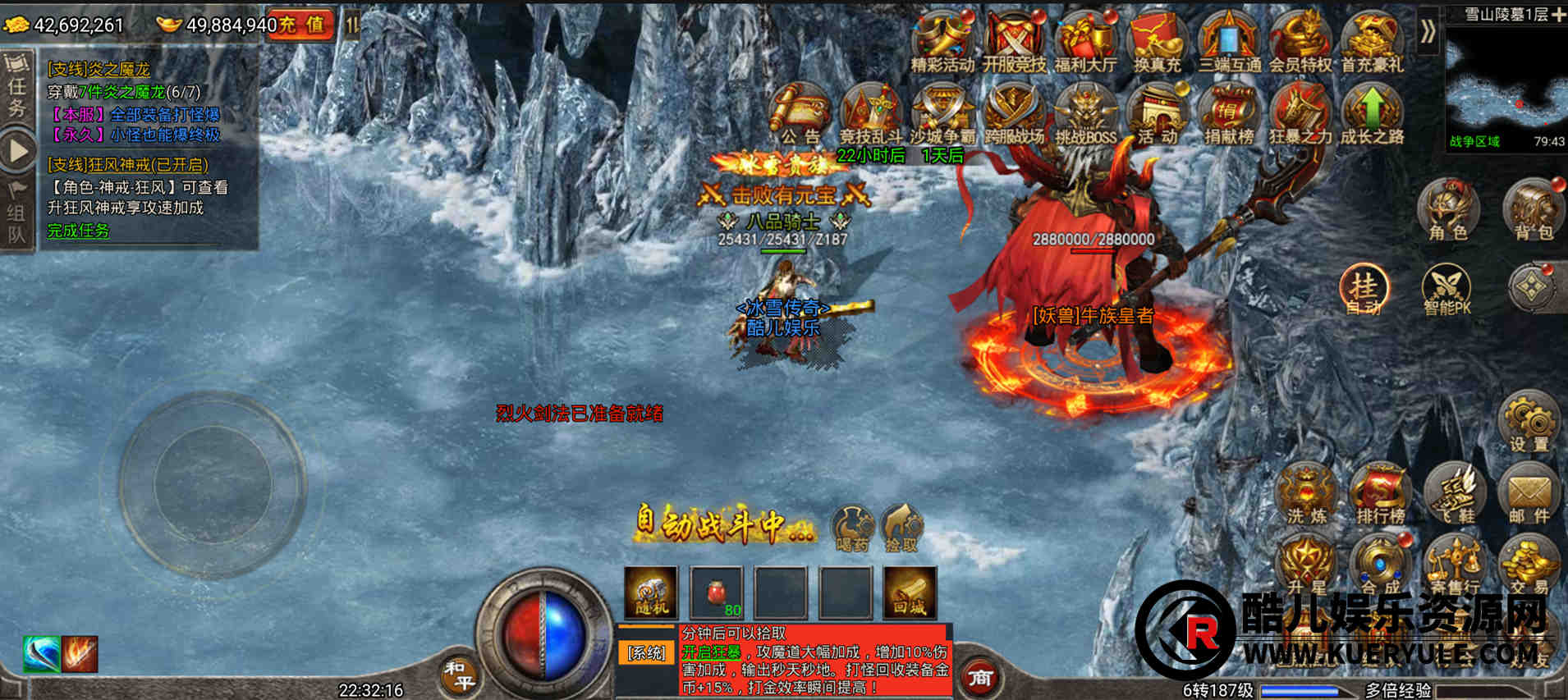Open the 成长之路 growth path icon
Viewport: 1568px width, 700px height.
click(x=1372, y=115)
